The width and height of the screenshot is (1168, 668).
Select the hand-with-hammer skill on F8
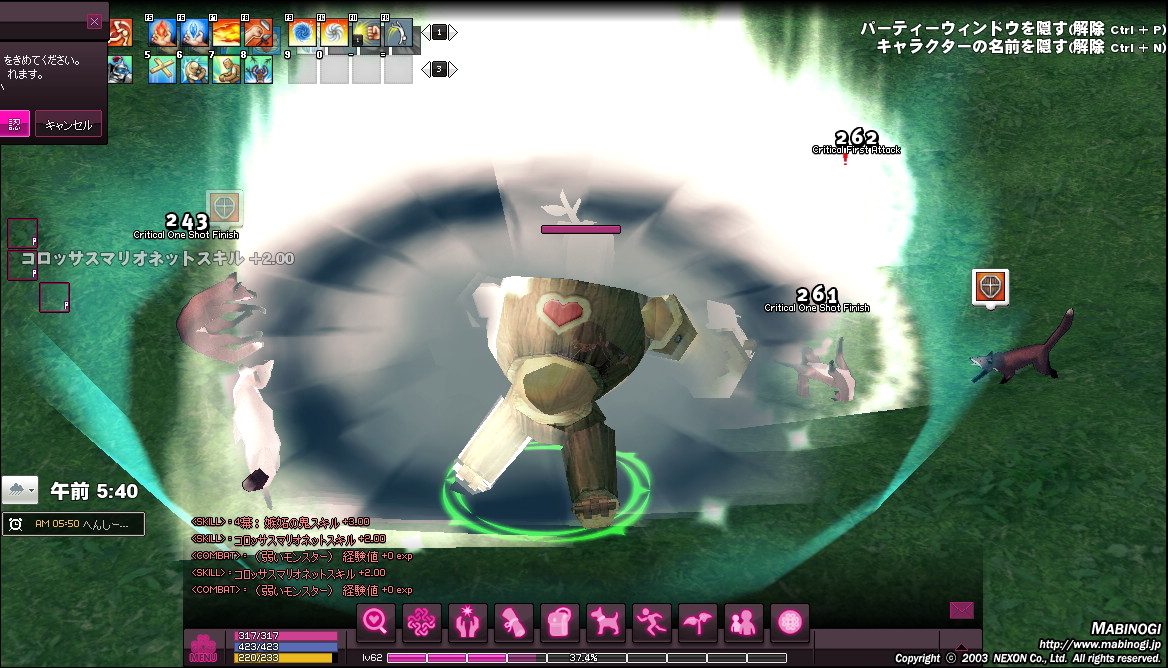[258, 33]
